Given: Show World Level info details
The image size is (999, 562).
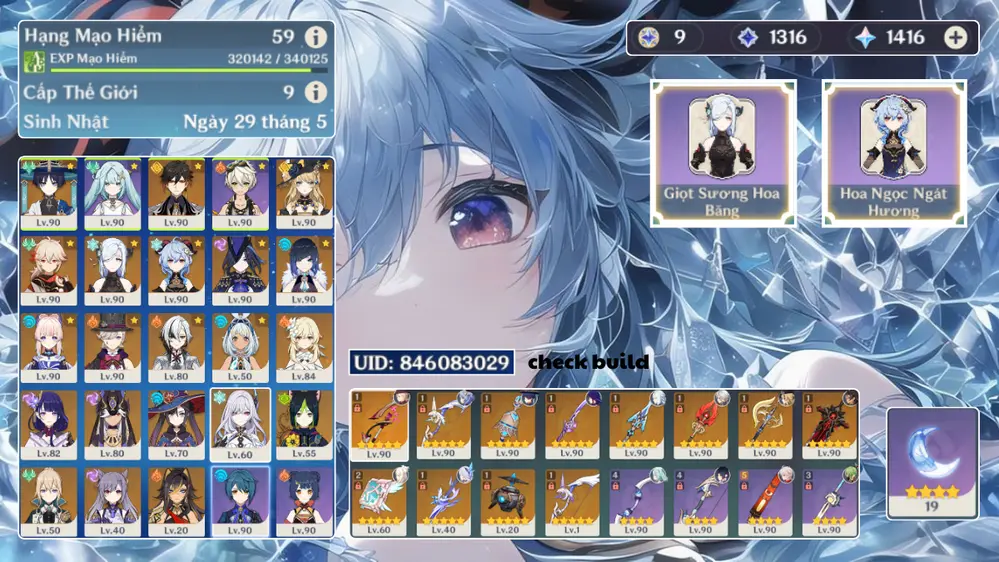Looking at the screenshot, I should (316, 93).
